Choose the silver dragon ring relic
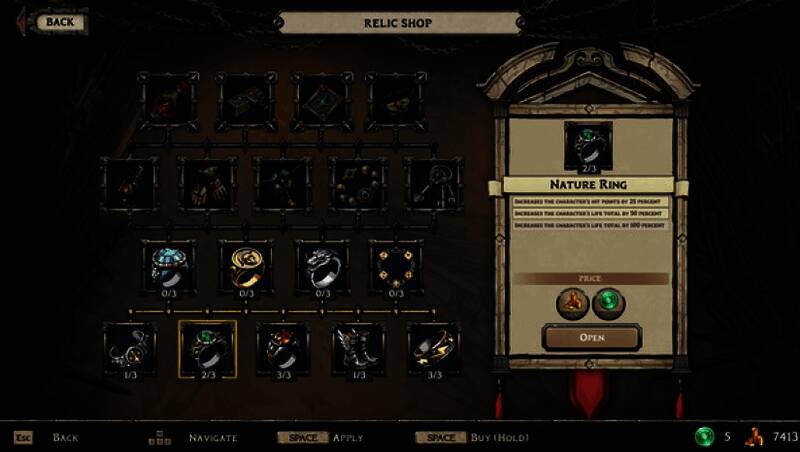The image size is (800, 452). 322,264
